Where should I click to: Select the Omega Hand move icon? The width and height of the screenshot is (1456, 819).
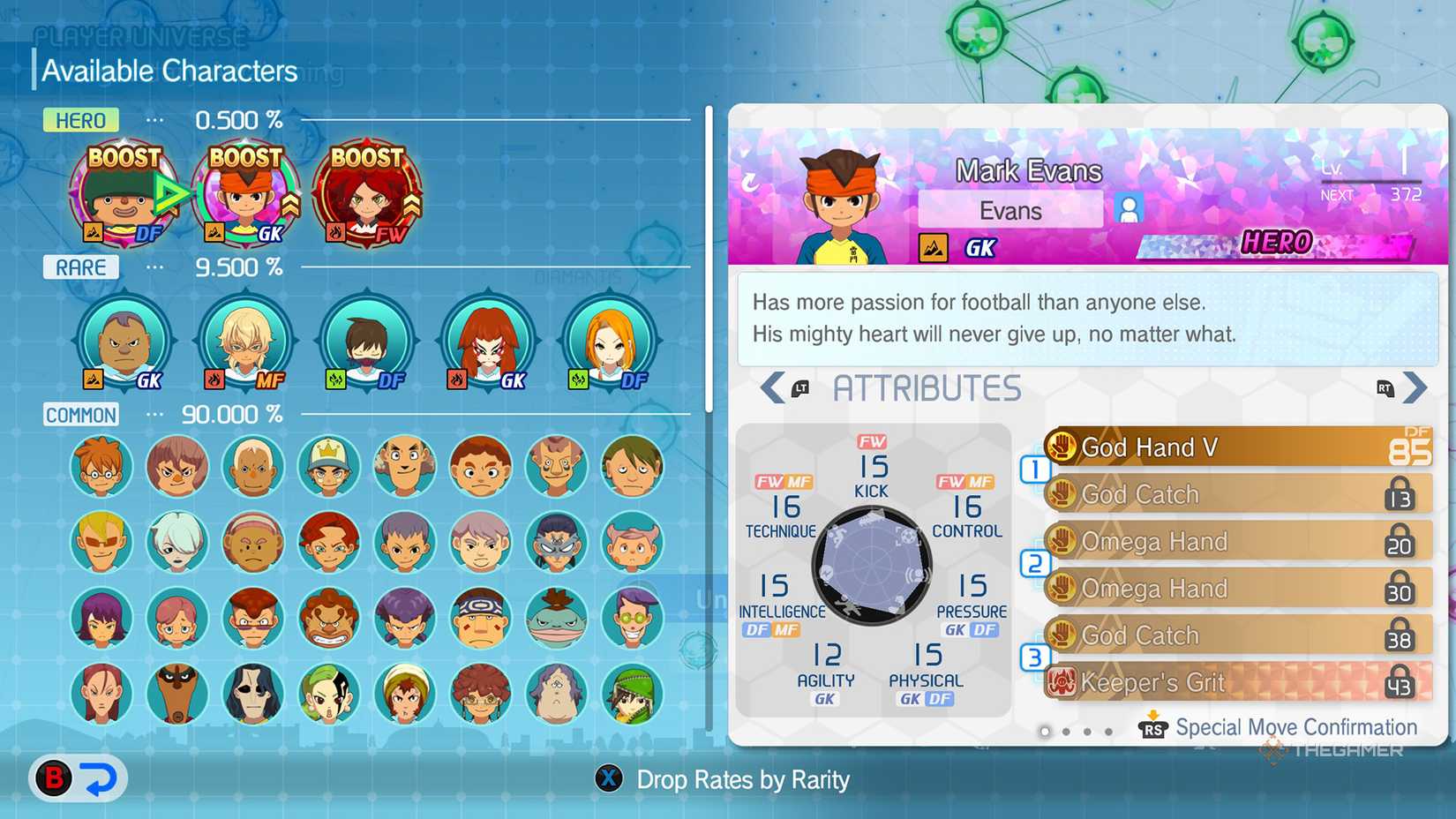pyautogui.click(x=1064, y=541)
